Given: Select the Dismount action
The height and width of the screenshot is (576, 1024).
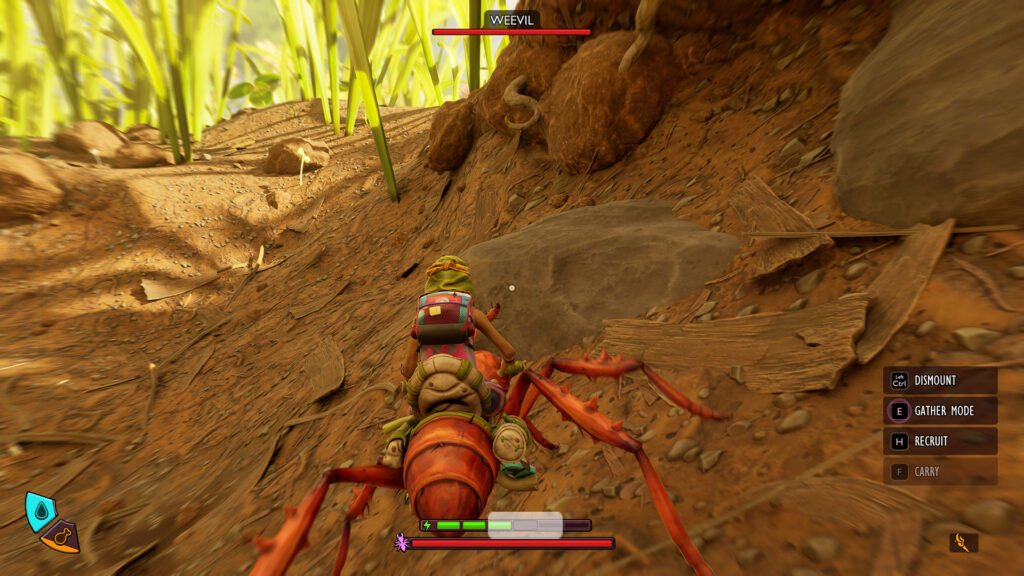Looking at the screenshot, I should point(939,381).
